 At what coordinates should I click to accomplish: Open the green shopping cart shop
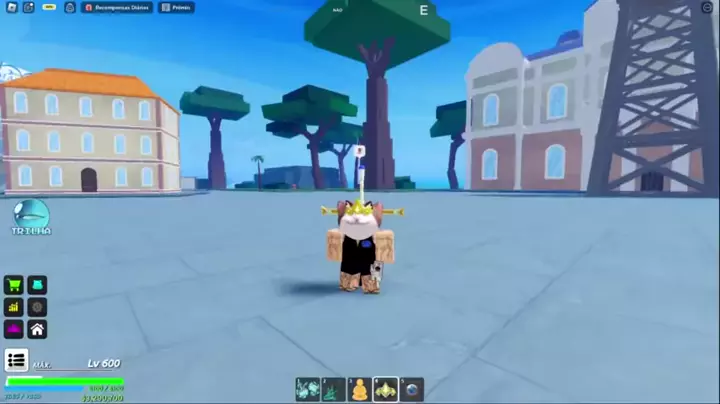click(14, 285)
